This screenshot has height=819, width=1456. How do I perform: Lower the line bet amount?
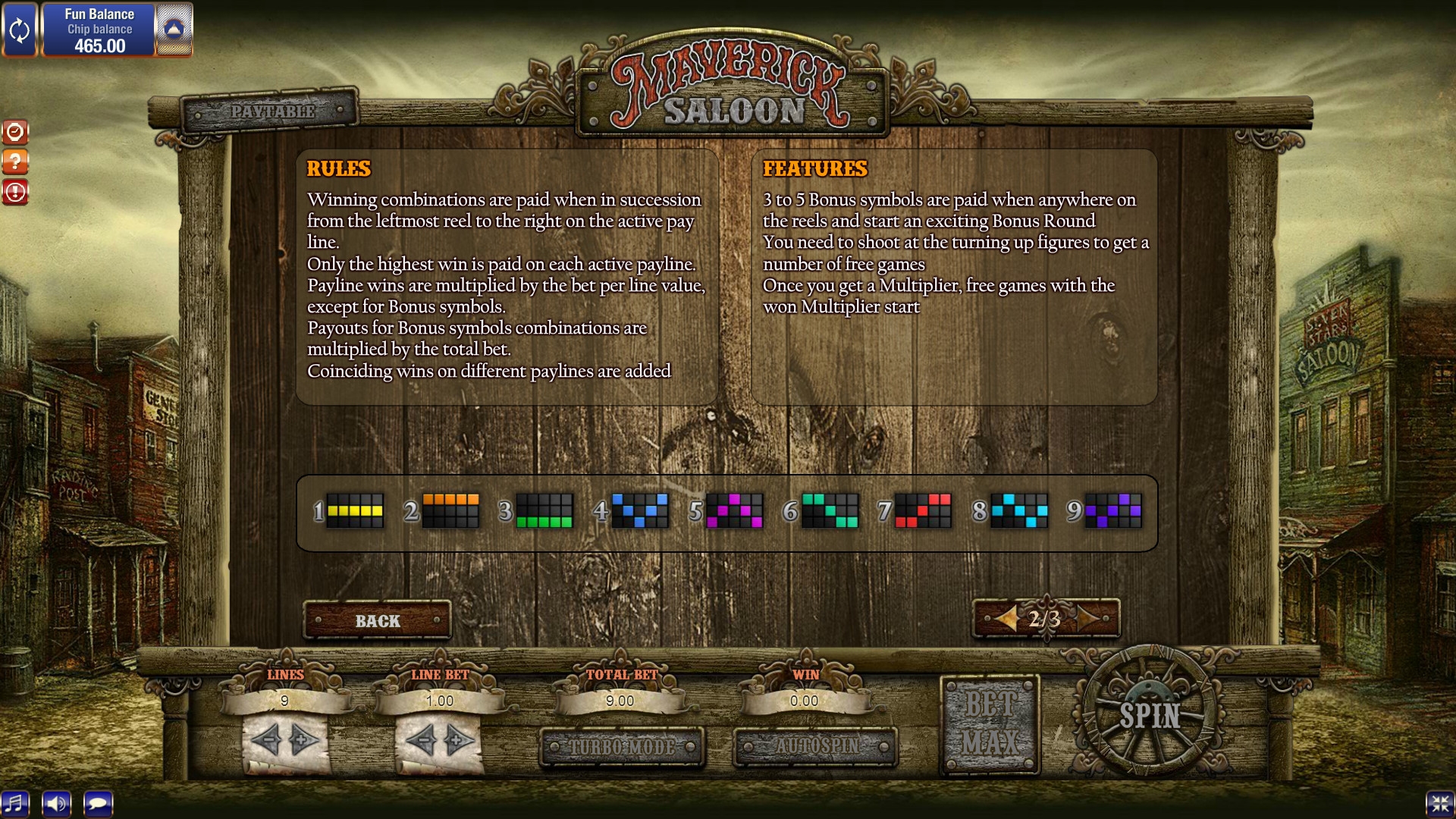[420, 739]
